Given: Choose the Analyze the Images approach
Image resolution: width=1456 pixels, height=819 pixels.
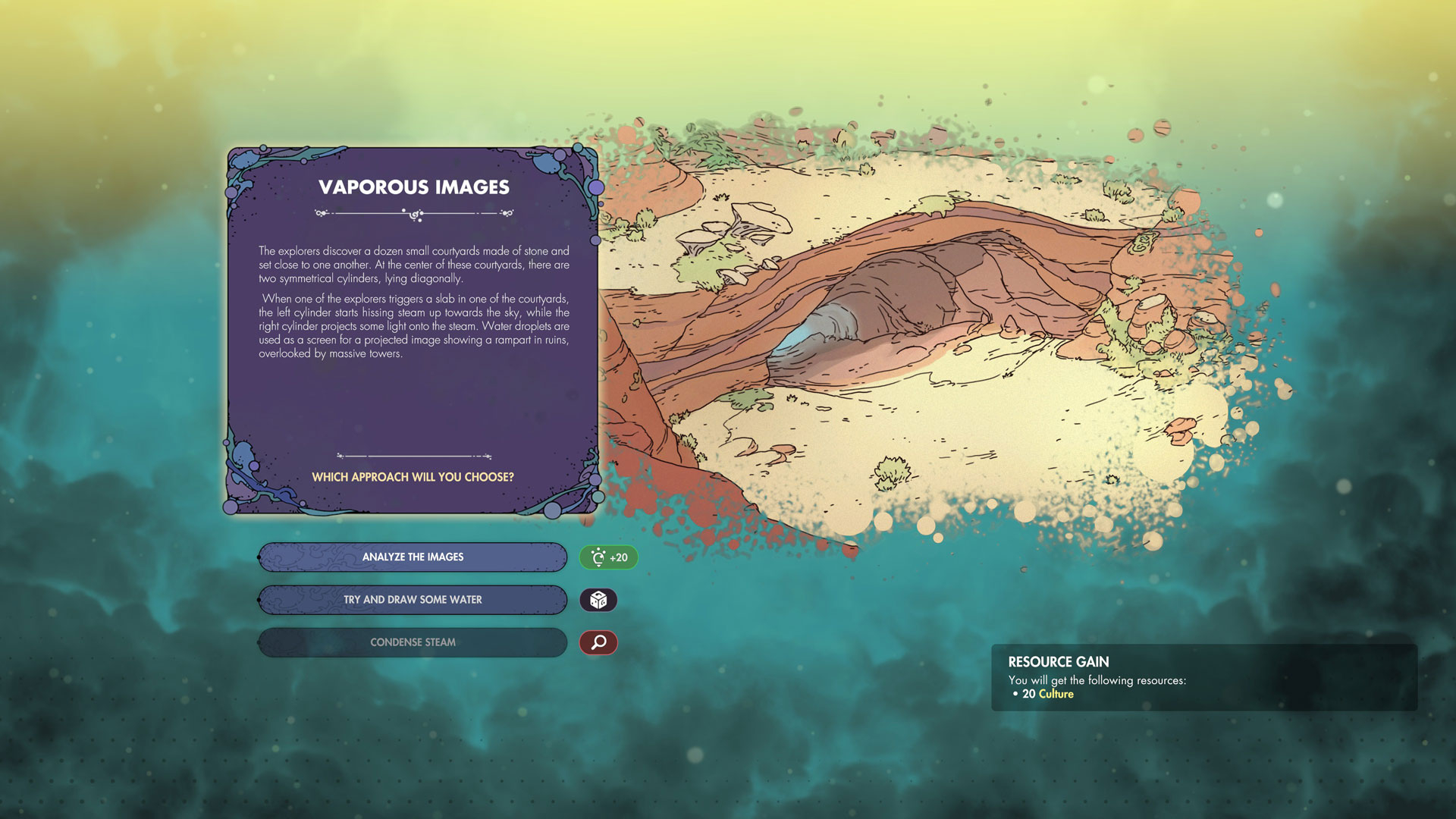Looking at the screenshot, I should coord(413,557).
